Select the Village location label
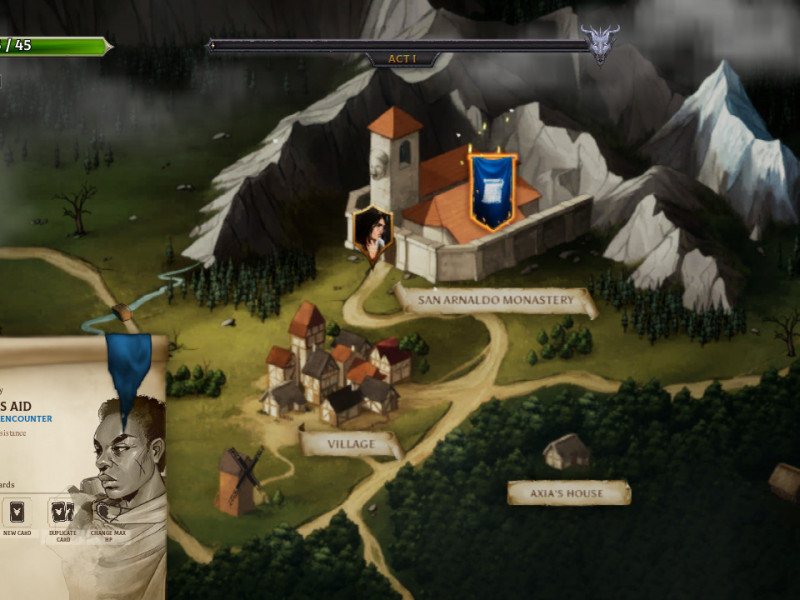The image size is (800, 600). click(351, 443)
